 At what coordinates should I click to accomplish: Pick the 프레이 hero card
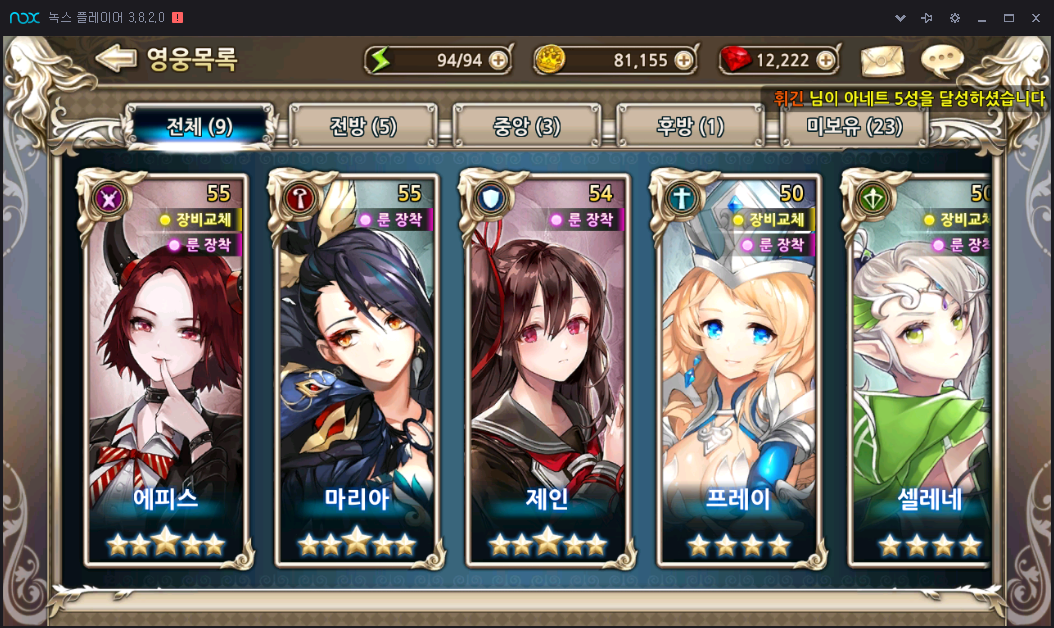coord(739,370)
